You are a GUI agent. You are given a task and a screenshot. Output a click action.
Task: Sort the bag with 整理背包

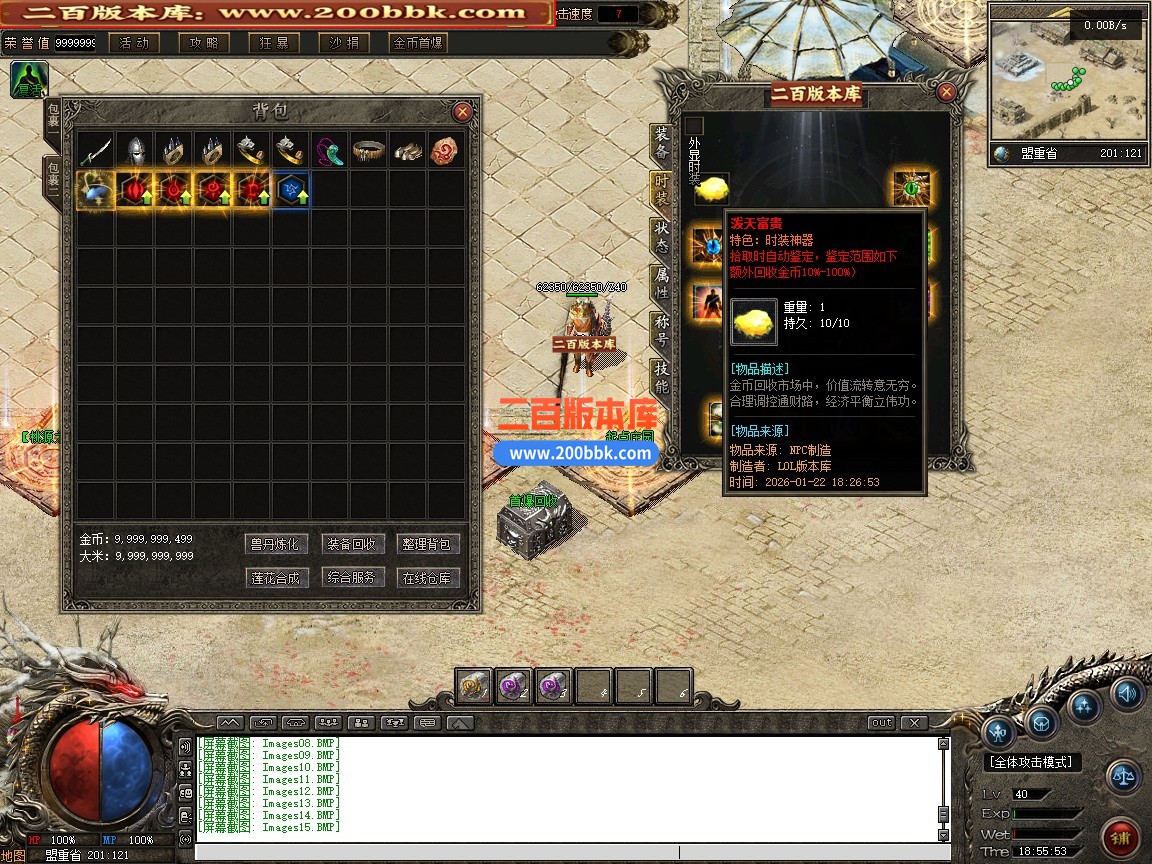click(428, 544)
